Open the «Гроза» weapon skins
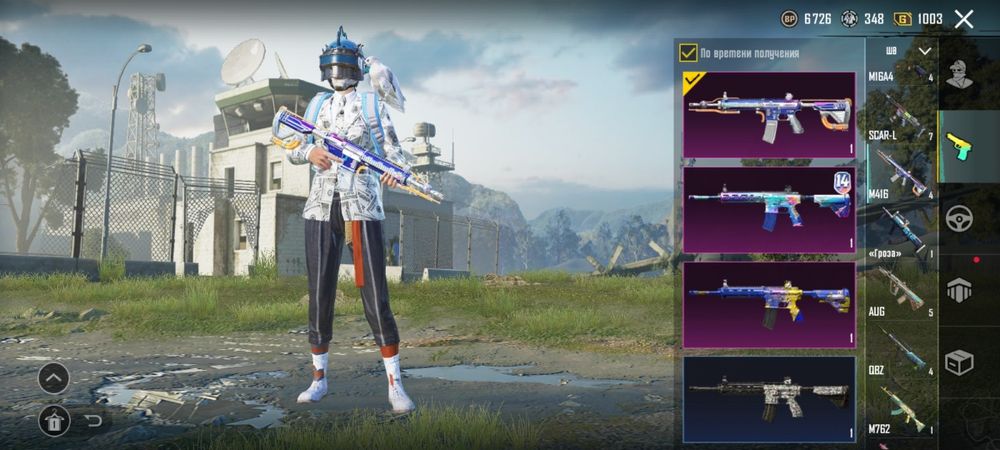Viewport: 1000px width, 450px height. (x=900, y=267)
